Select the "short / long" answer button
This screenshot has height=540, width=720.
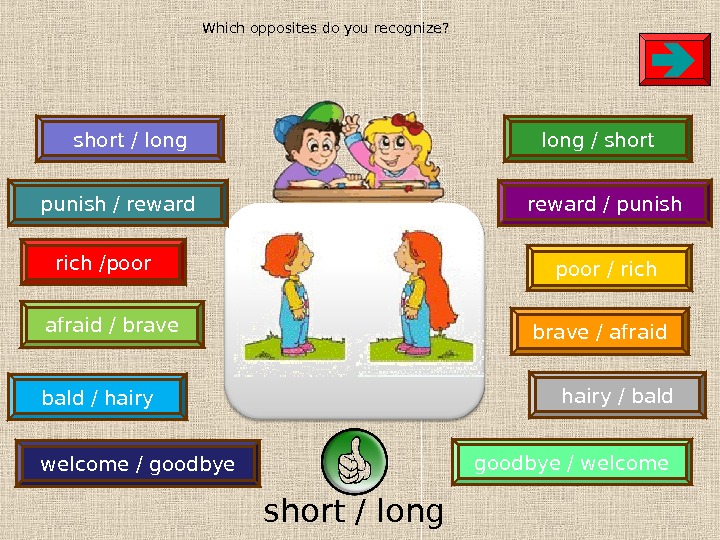(x=130, y=140)
